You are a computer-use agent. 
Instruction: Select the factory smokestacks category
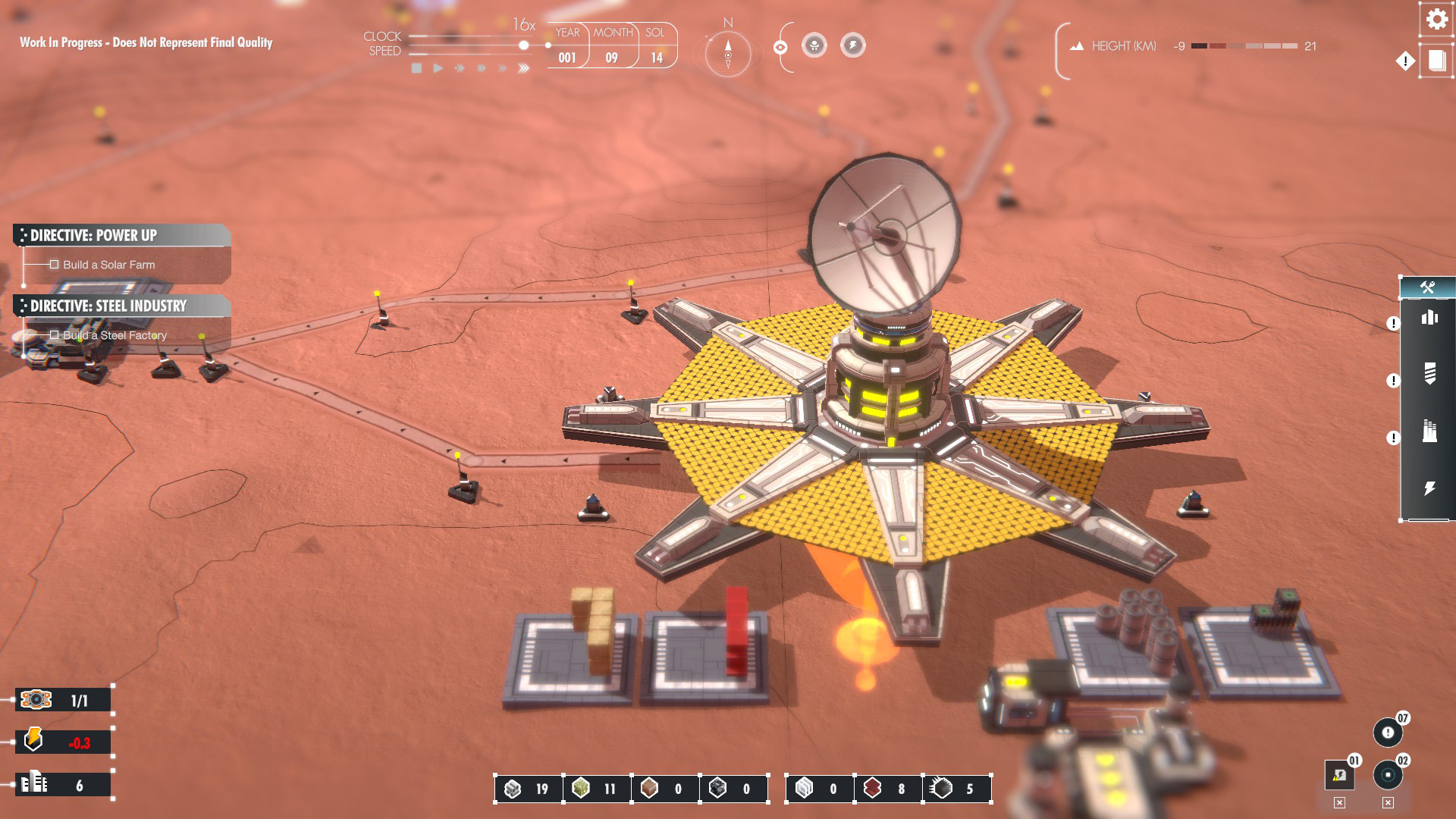(x=1429, y=431)
